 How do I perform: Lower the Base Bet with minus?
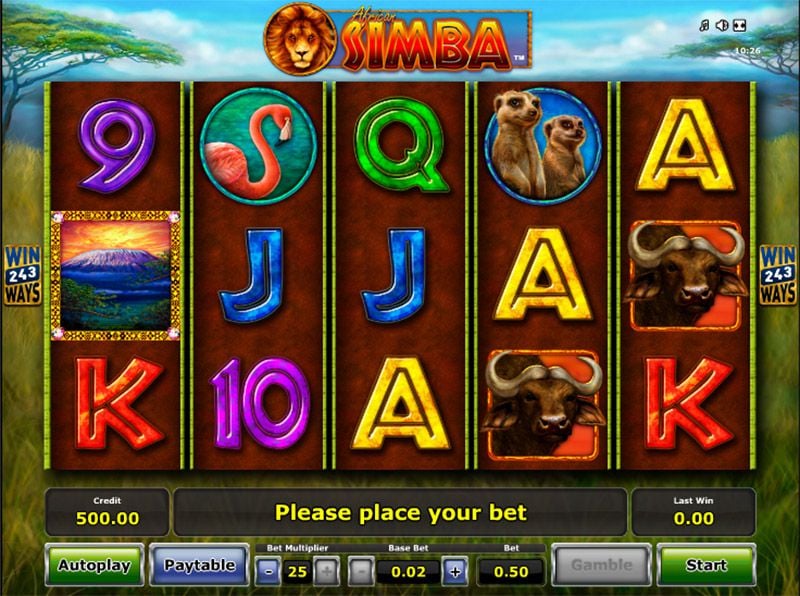[362, 572]
